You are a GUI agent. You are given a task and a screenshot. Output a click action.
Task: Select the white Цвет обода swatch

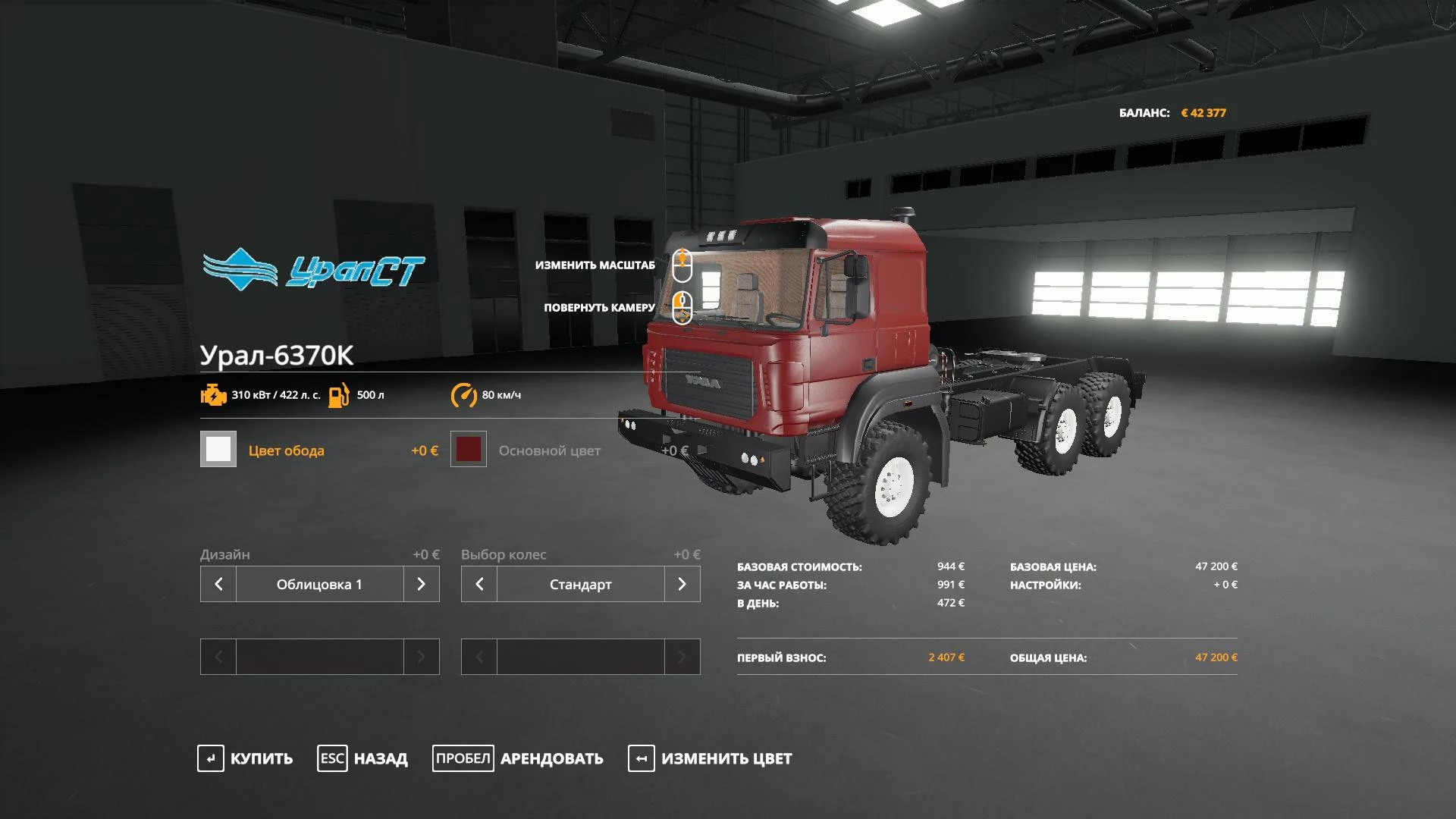(x=218, y=449)
